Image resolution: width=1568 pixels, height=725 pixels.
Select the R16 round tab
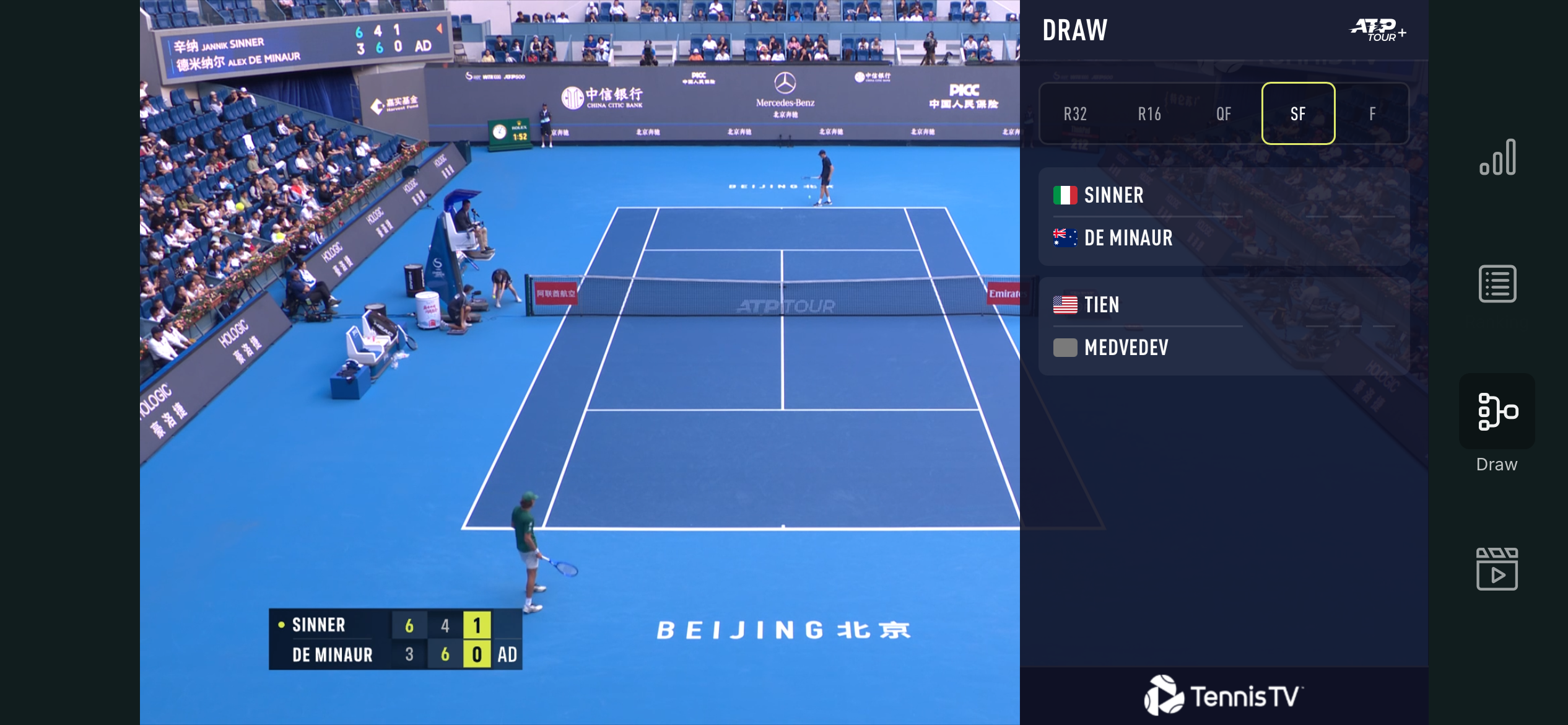click(x=1149, y=114)
